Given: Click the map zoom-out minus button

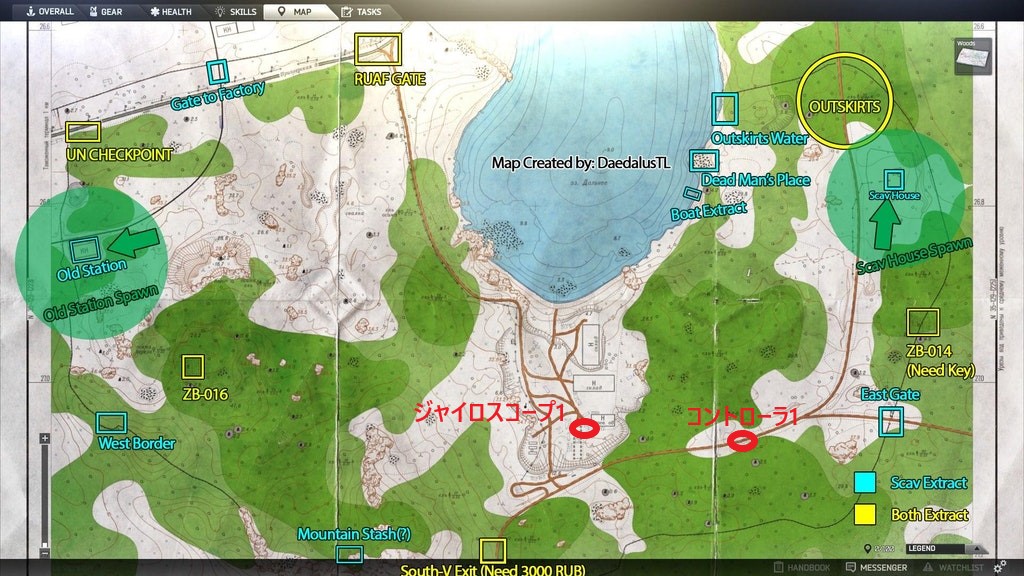Looking at the screenshot, I should coord(44,553).
